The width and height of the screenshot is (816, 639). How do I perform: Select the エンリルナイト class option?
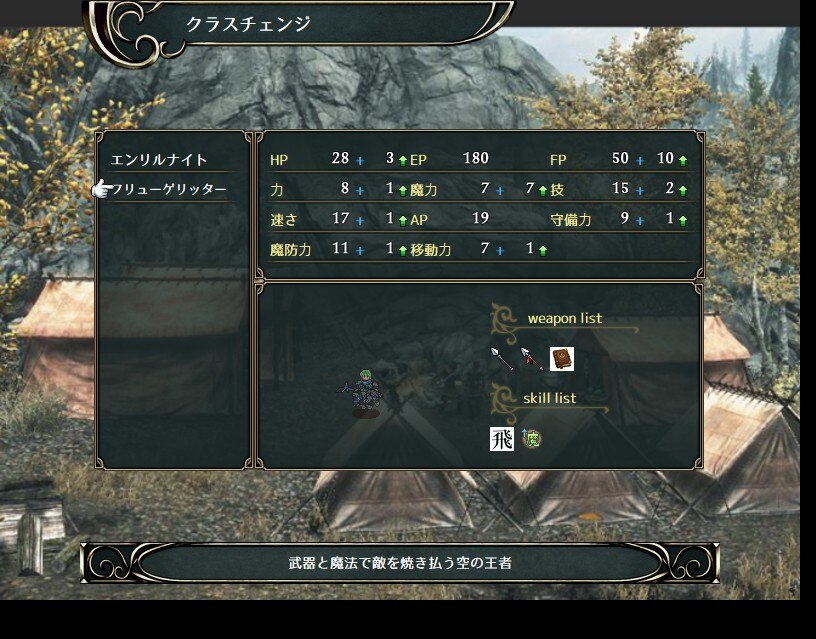160,160
